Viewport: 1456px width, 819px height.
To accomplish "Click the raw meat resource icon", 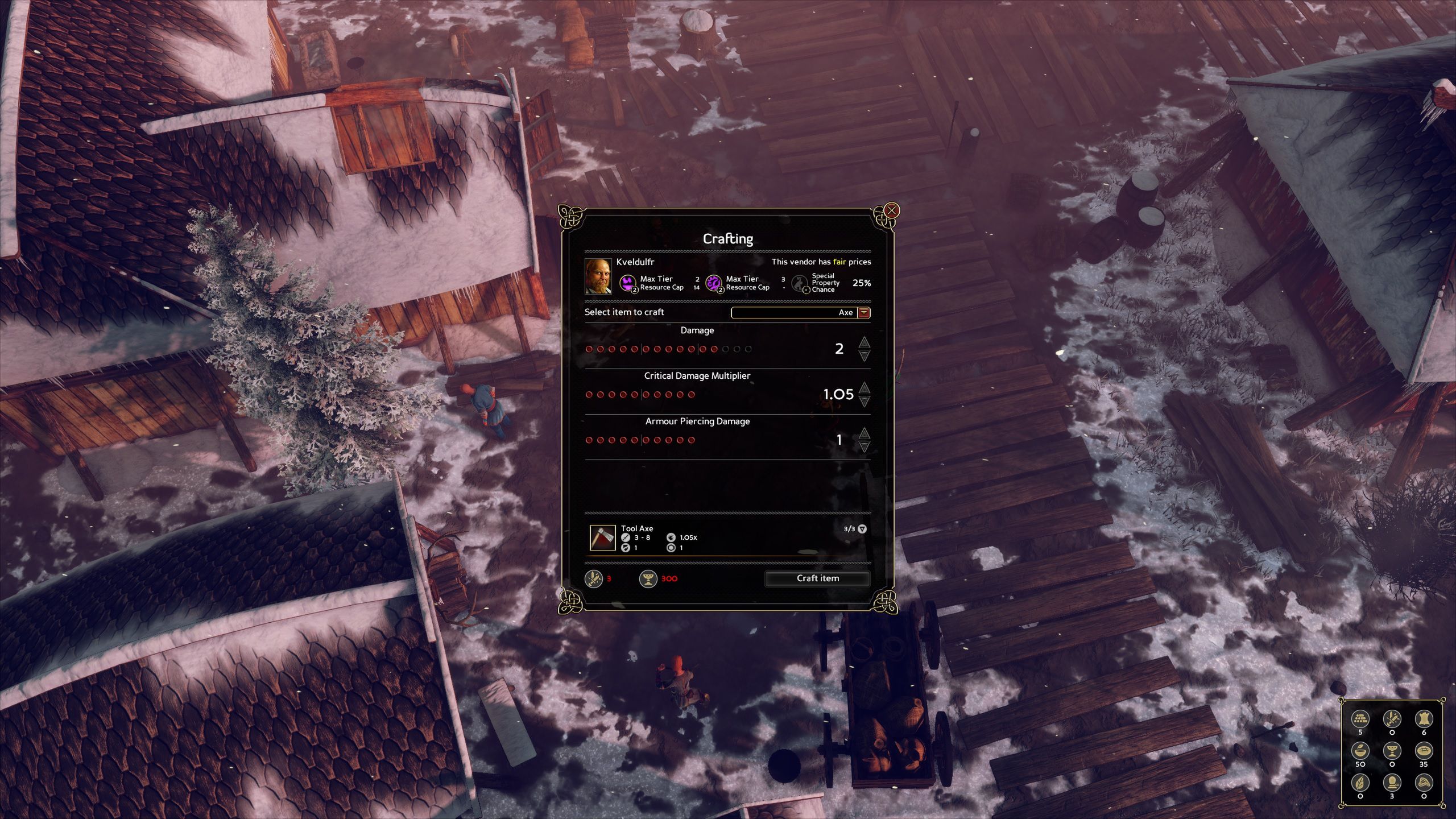I will tap(1424, 783).
